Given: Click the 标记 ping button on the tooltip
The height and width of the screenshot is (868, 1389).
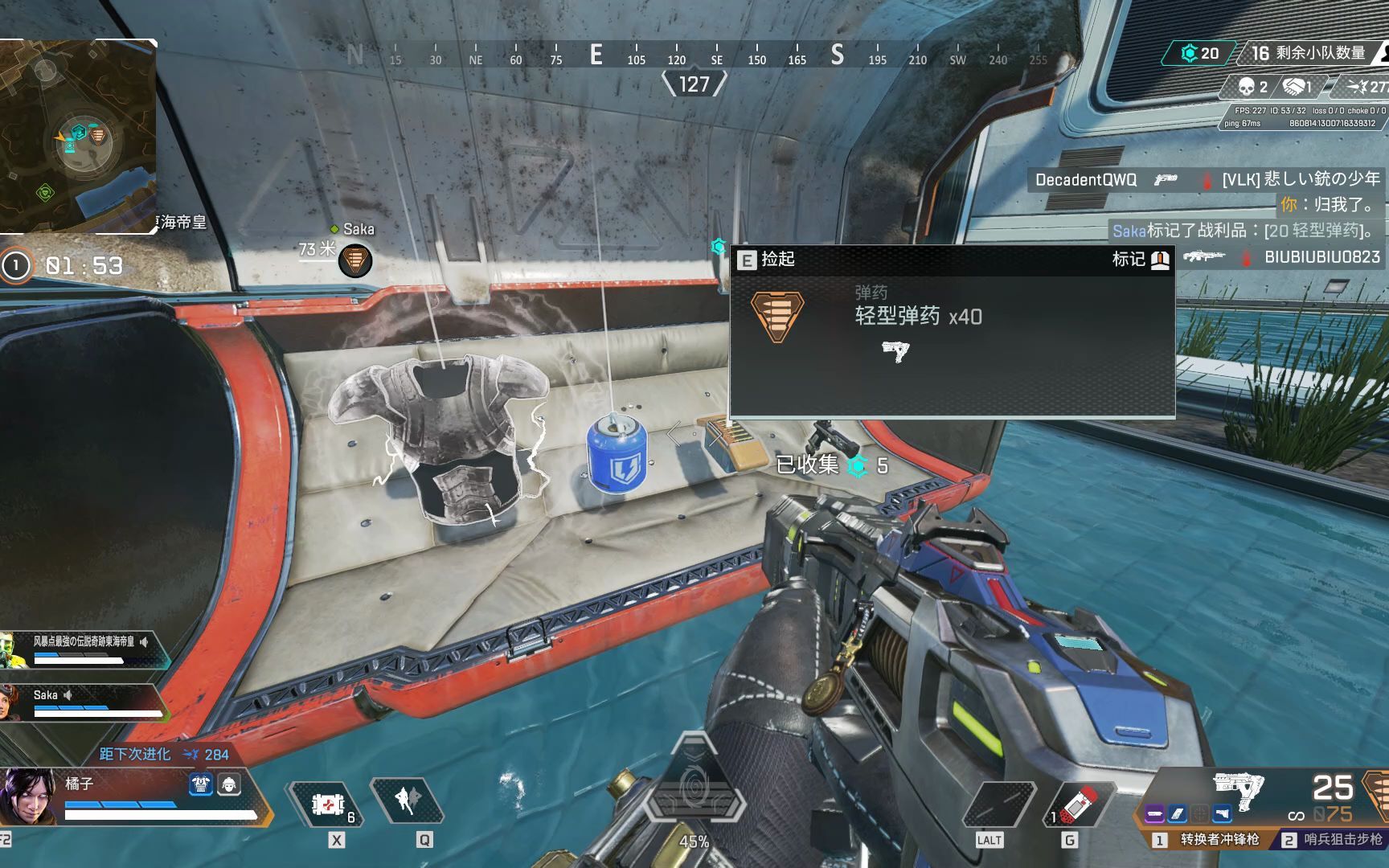Looking at the screenshot, I should [1141, 259].
